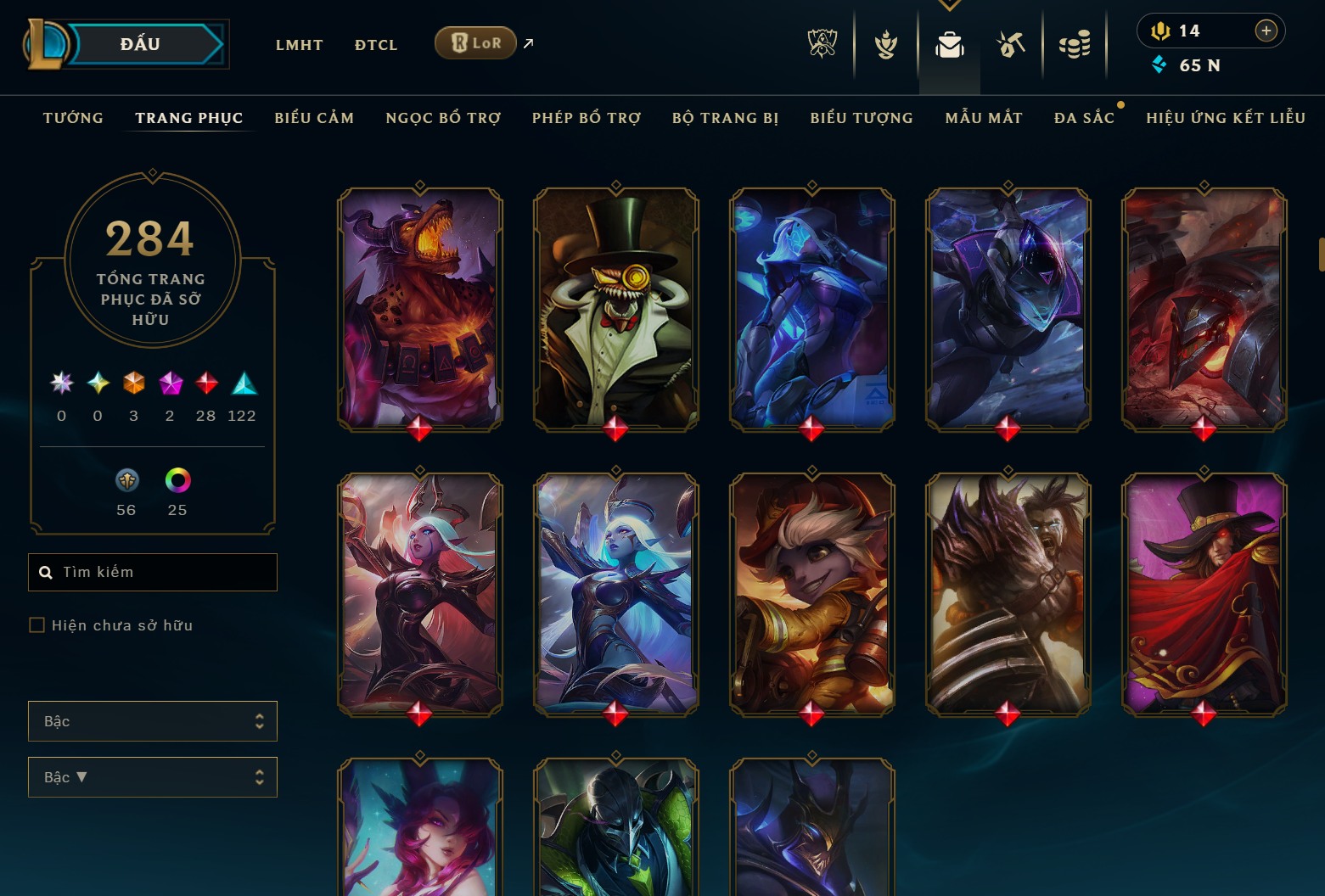The height and width of the screenshot is (896, 1325).
Task: Click the search 'Tìm kiếm' field
Action: (152, 572)
